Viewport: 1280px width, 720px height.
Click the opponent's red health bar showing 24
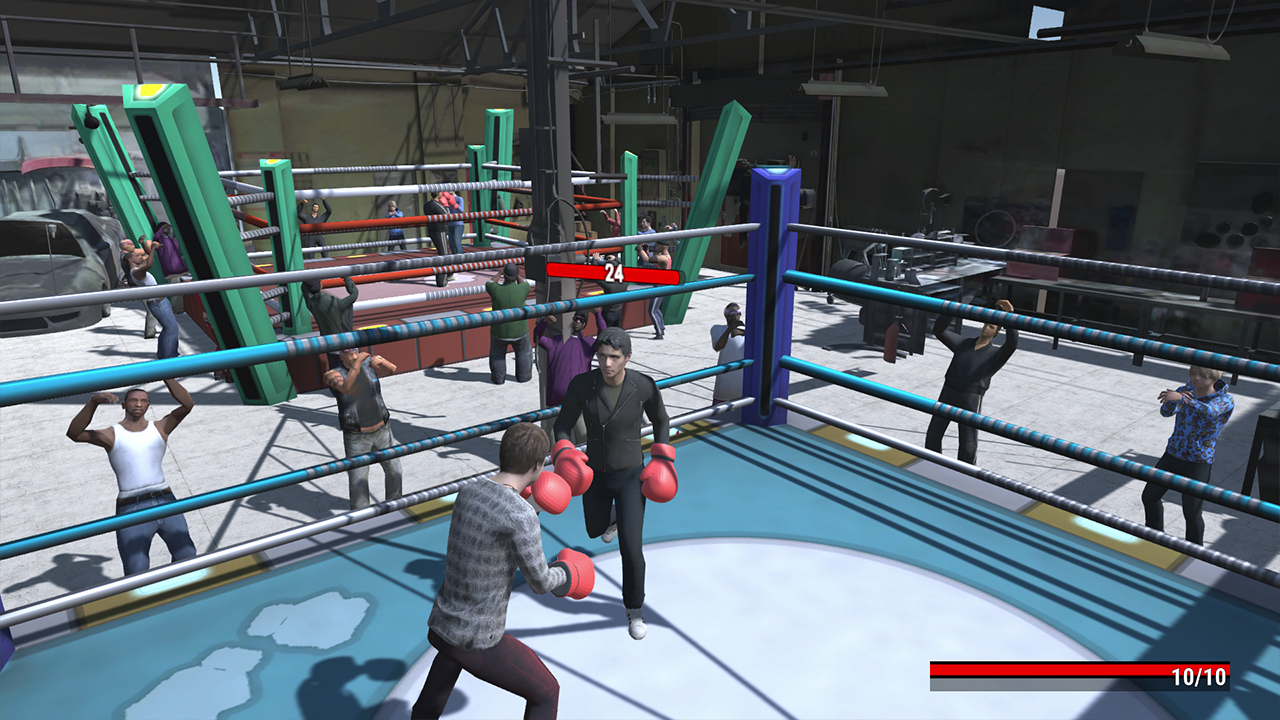613,271
